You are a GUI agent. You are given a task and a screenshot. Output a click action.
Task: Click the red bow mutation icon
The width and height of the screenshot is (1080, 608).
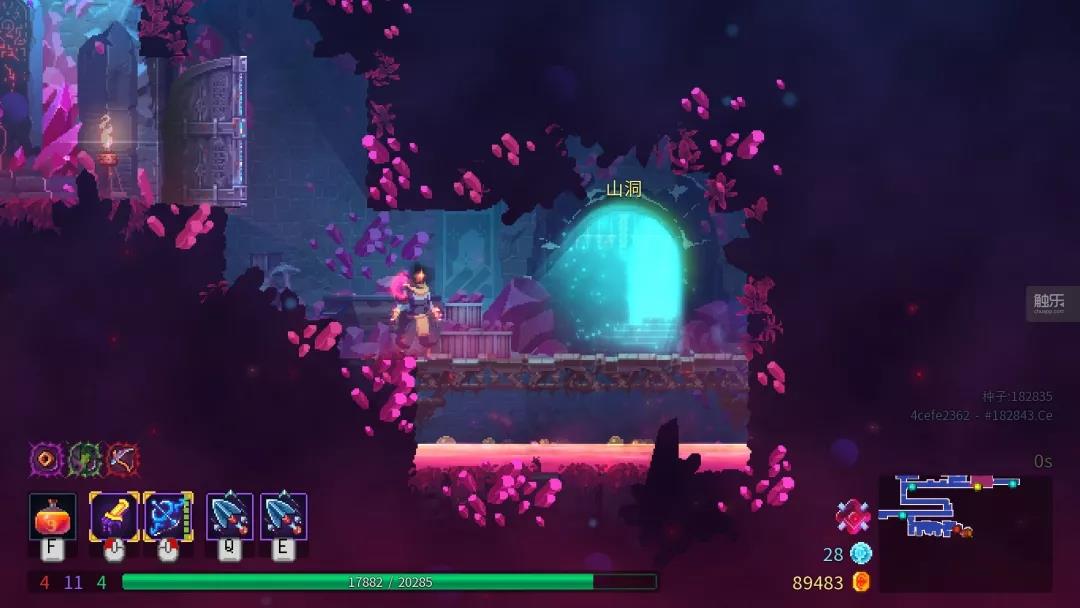coord(122,459)
